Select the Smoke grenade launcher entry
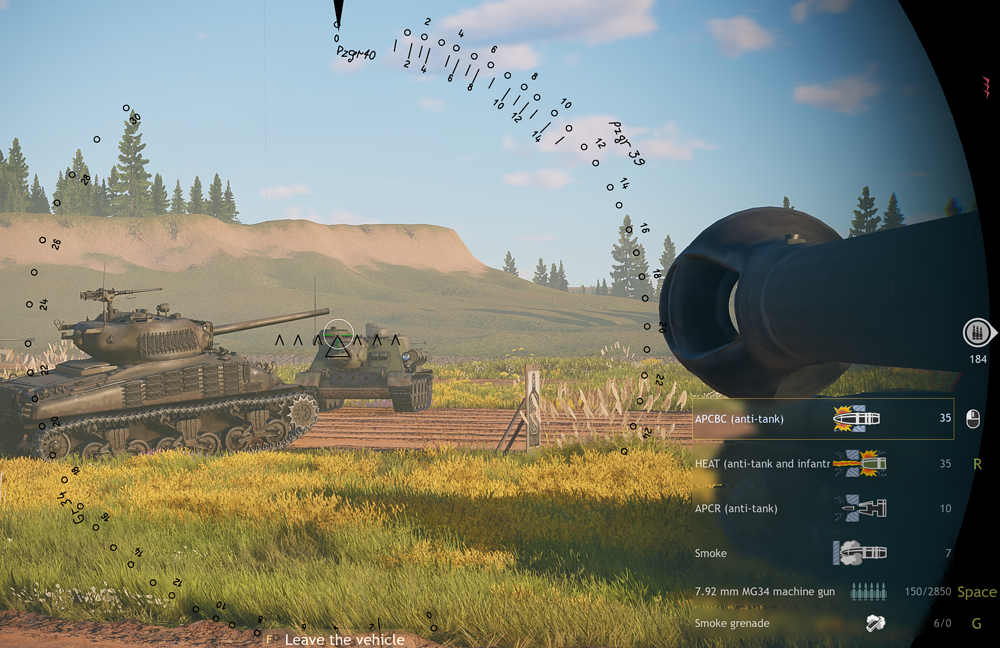1000x648 pixels. pos(822,623)
